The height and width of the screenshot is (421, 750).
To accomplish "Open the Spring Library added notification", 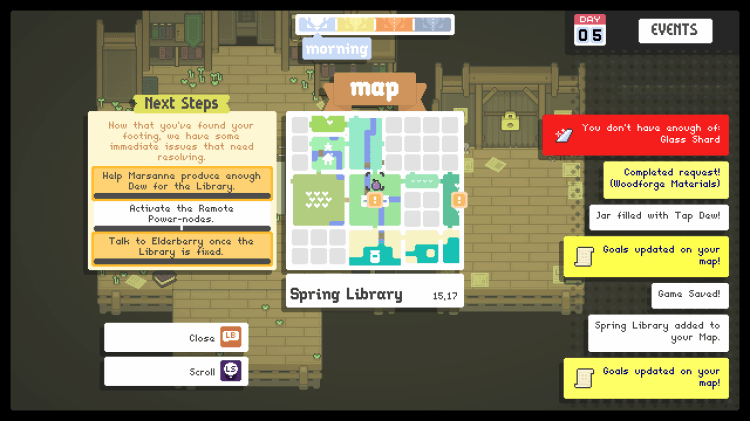I will tap(658, 333).
